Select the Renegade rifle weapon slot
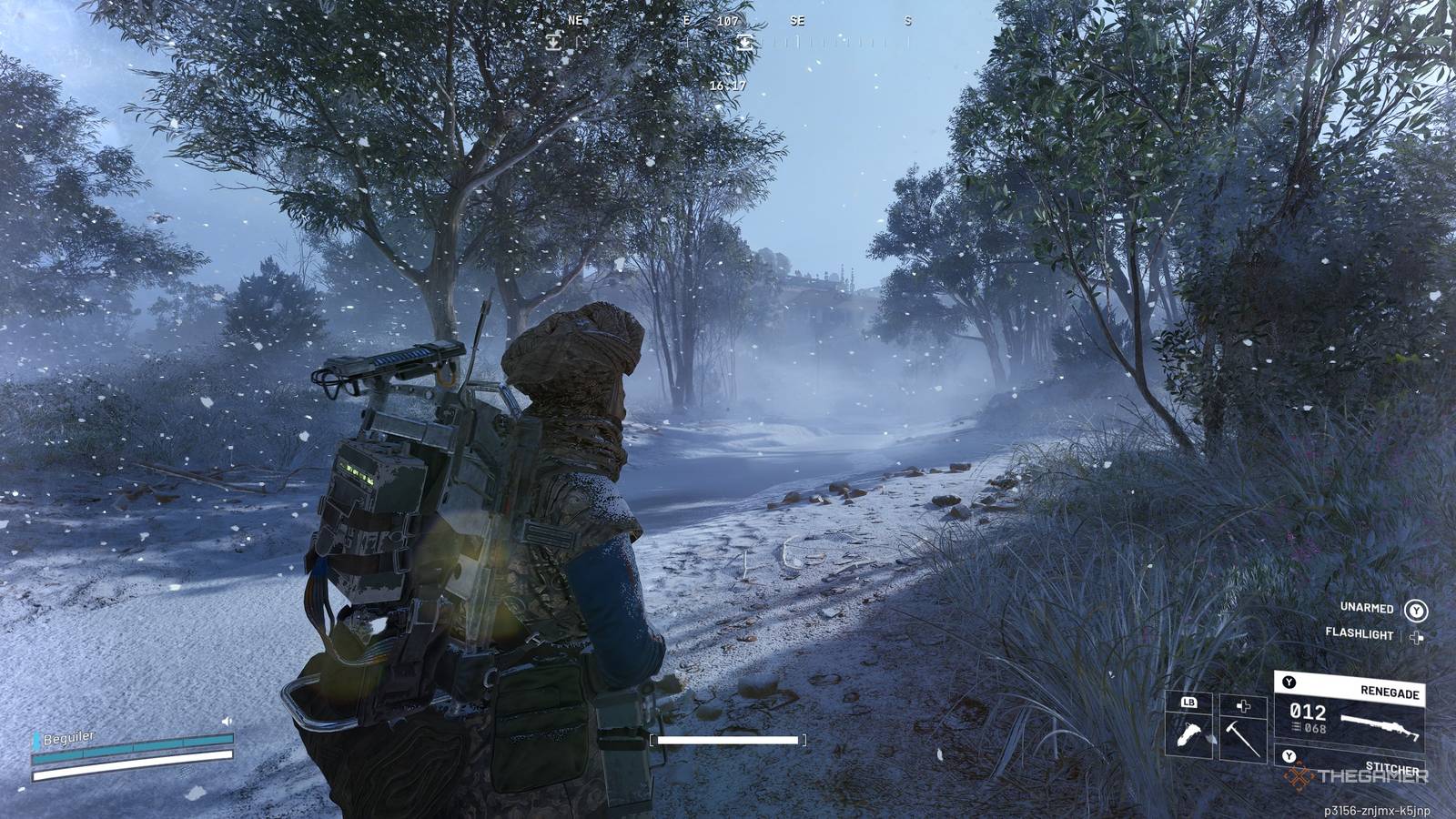 click(x=1349, y=712)
